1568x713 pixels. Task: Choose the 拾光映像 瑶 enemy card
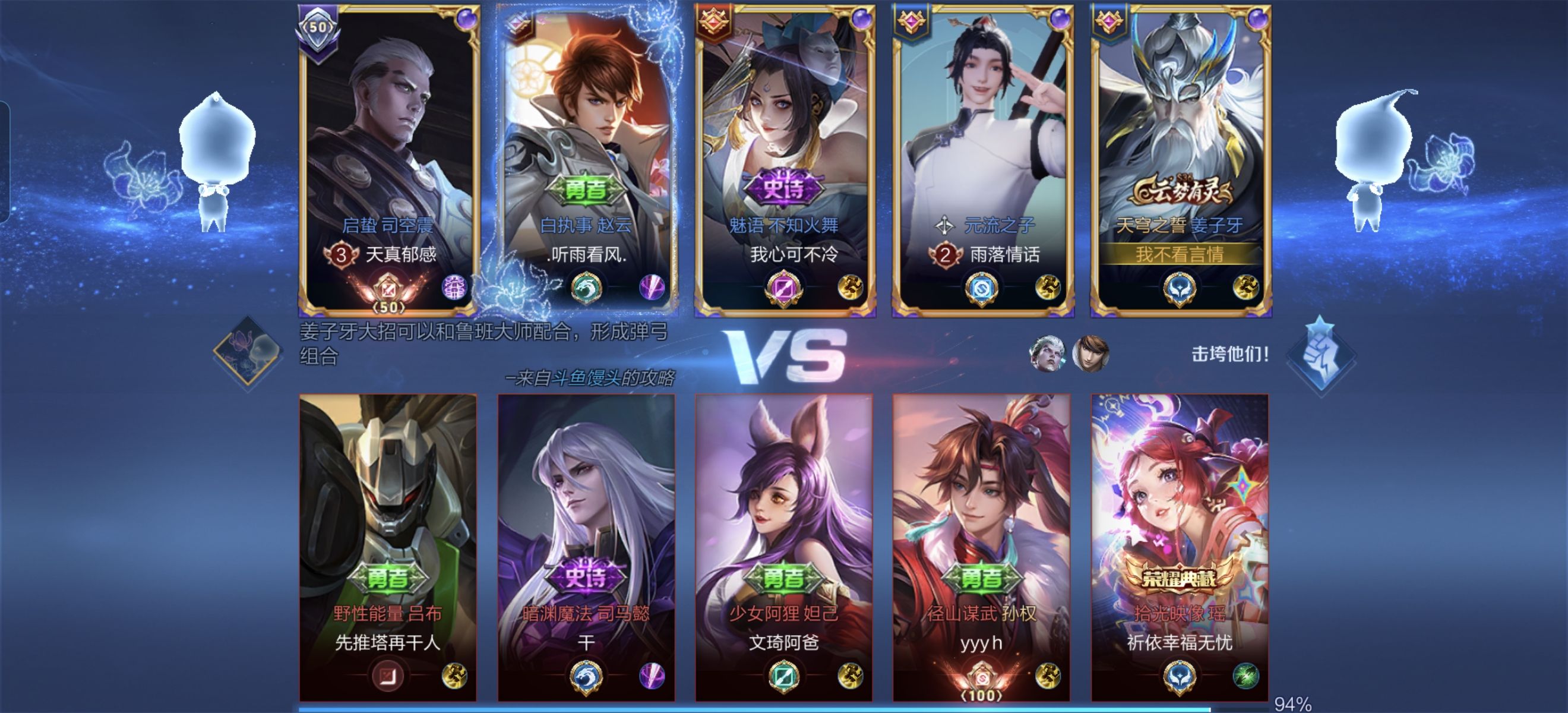click(1180, 545)
